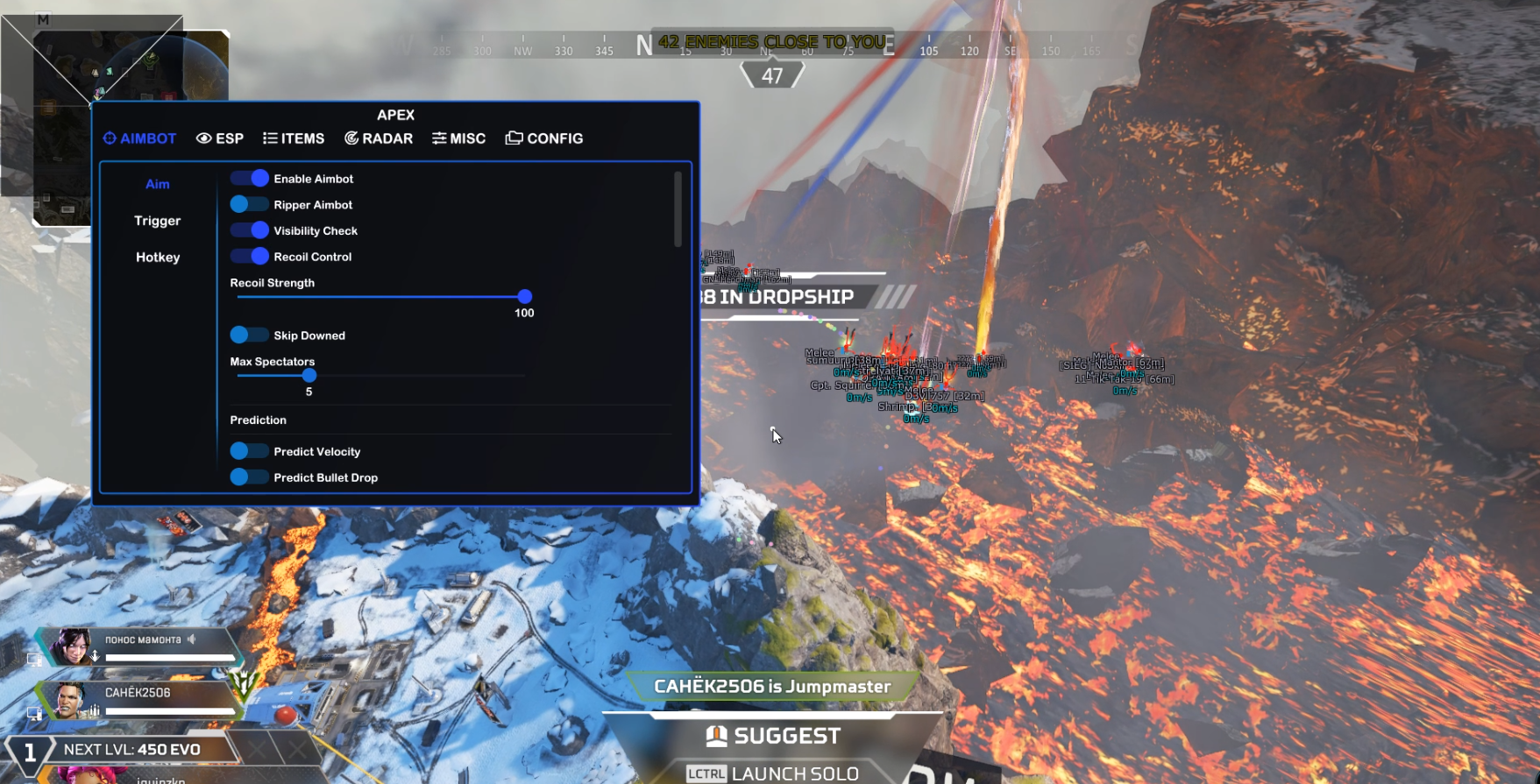Switch to the ESP tab
The width and height of the screenshot is (1540, 784).
pos(220,138)
